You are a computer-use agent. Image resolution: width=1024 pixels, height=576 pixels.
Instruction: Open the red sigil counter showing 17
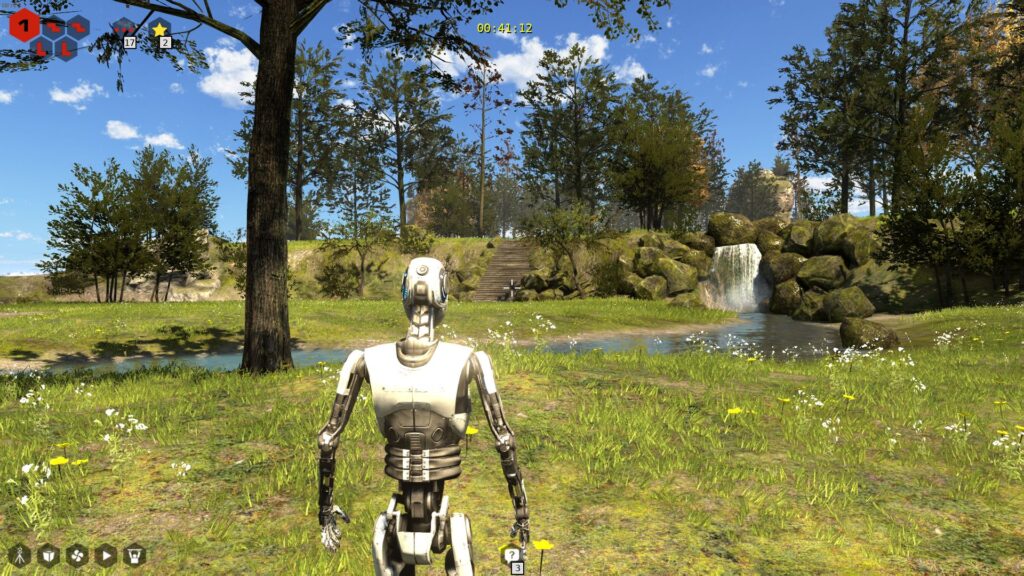[x=124, y=29]
